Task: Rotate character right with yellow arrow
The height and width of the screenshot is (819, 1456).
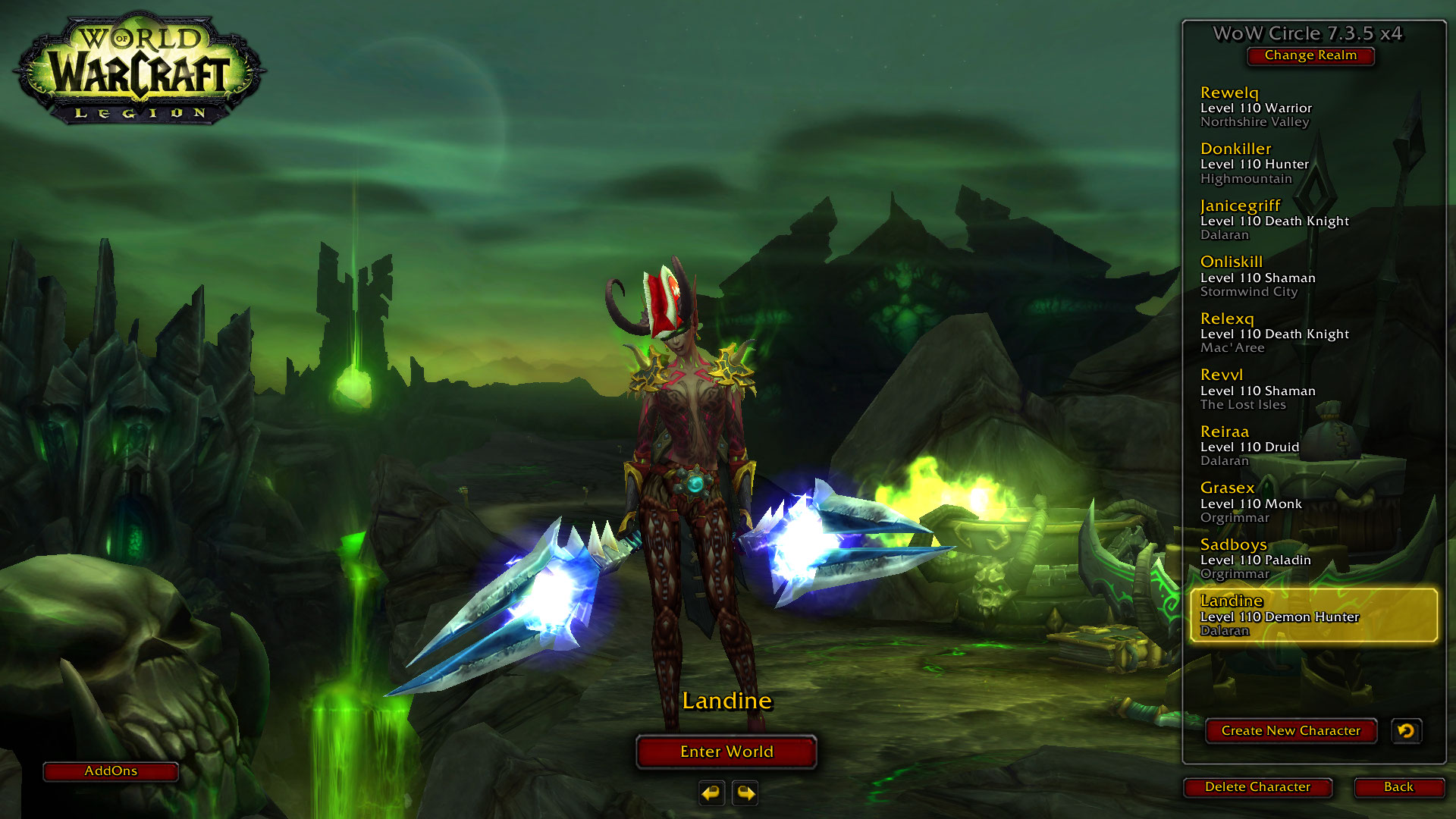Action: click(745, 793)
